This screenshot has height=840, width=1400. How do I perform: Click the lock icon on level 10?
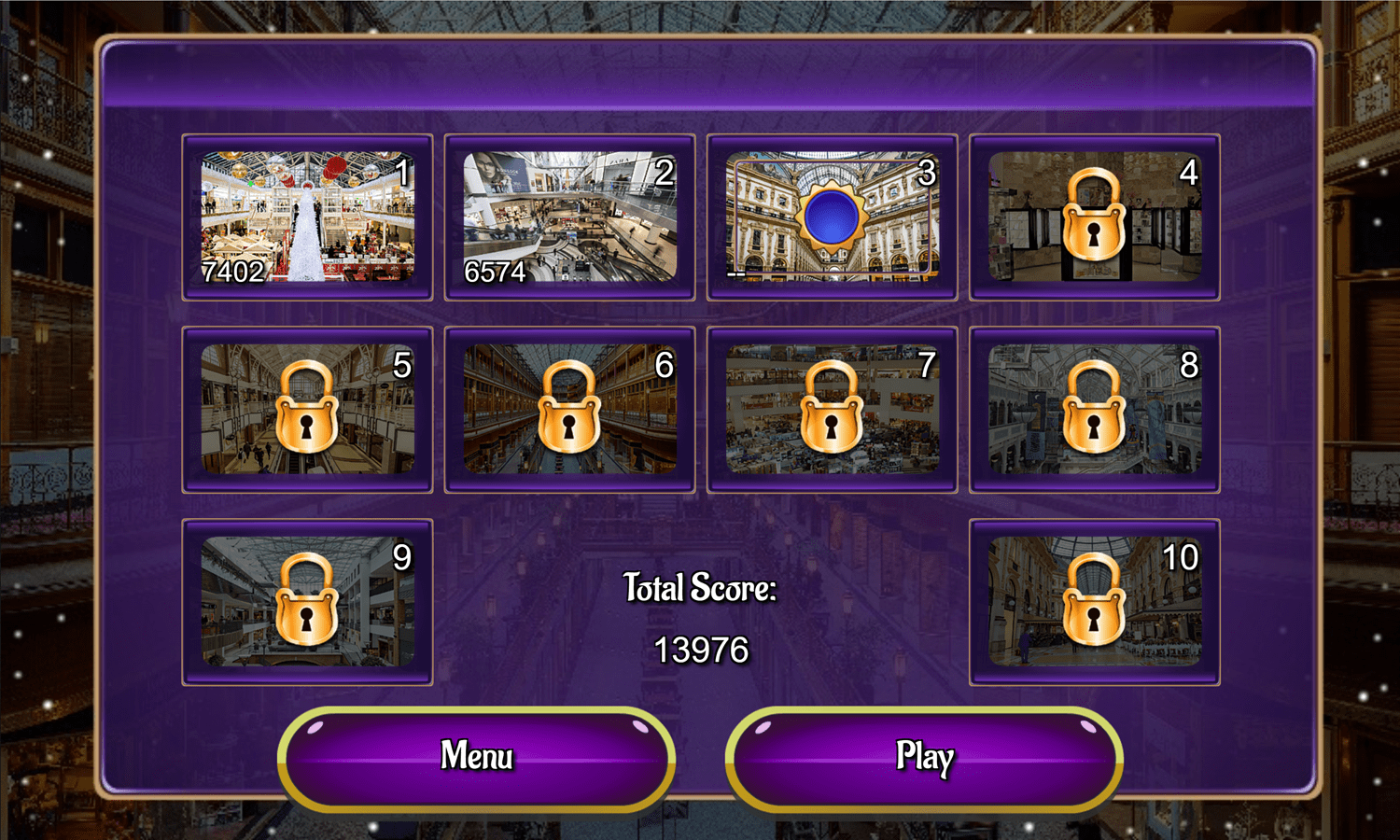click(x=1093, y=601)
